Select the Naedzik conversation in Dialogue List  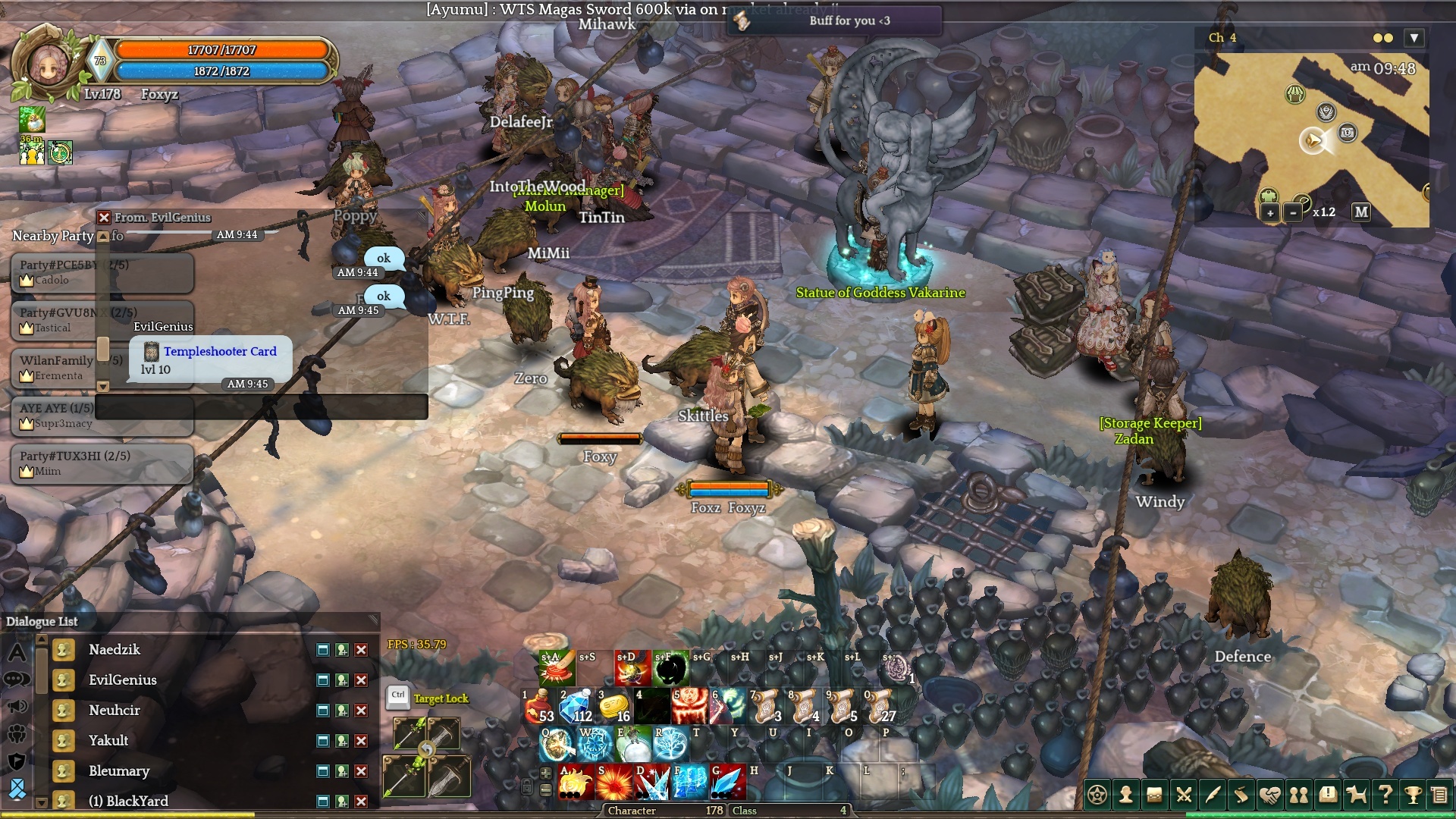pyautogui.click(x=115, y=650)
